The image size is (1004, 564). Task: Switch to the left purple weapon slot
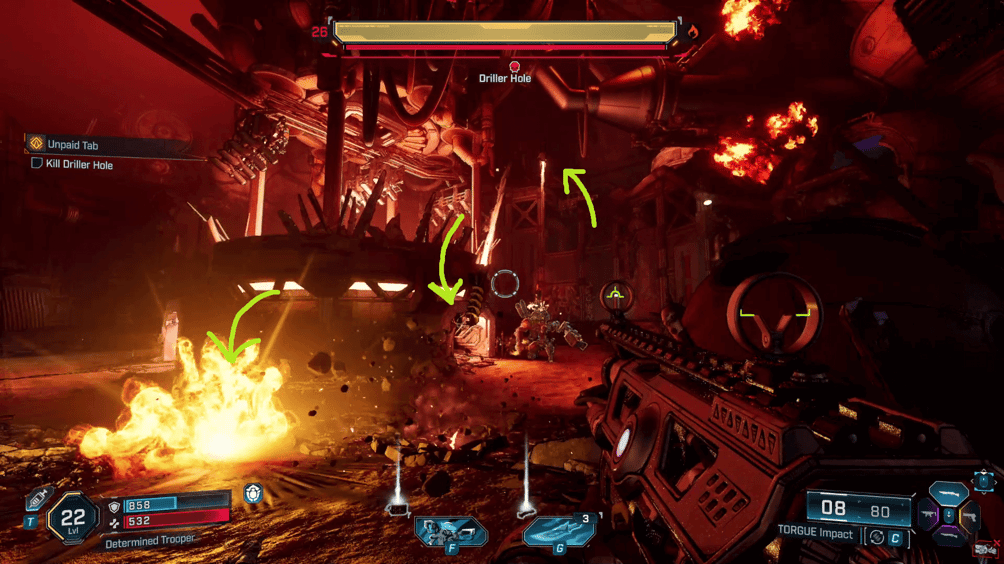(x=929, y=515)
